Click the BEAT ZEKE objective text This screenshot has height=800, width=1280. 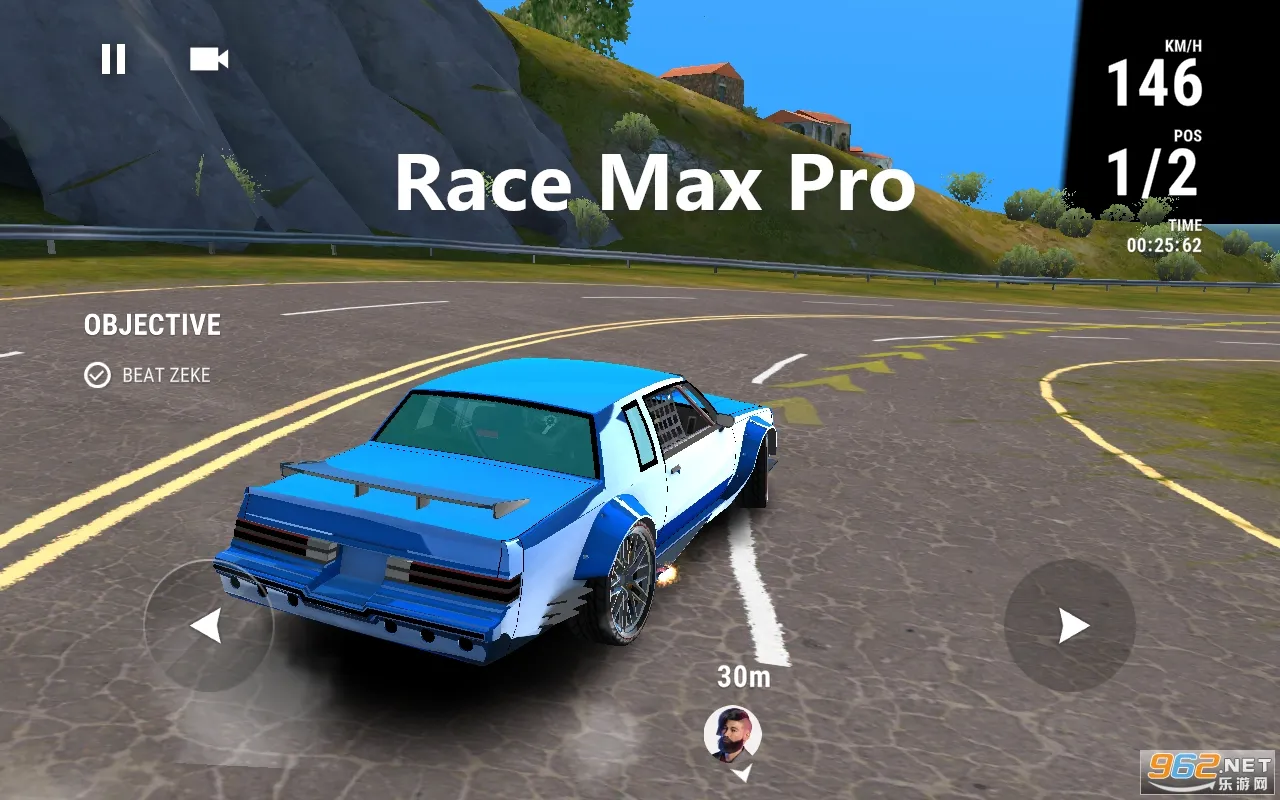pyautogui.click(x=168, y=376)
